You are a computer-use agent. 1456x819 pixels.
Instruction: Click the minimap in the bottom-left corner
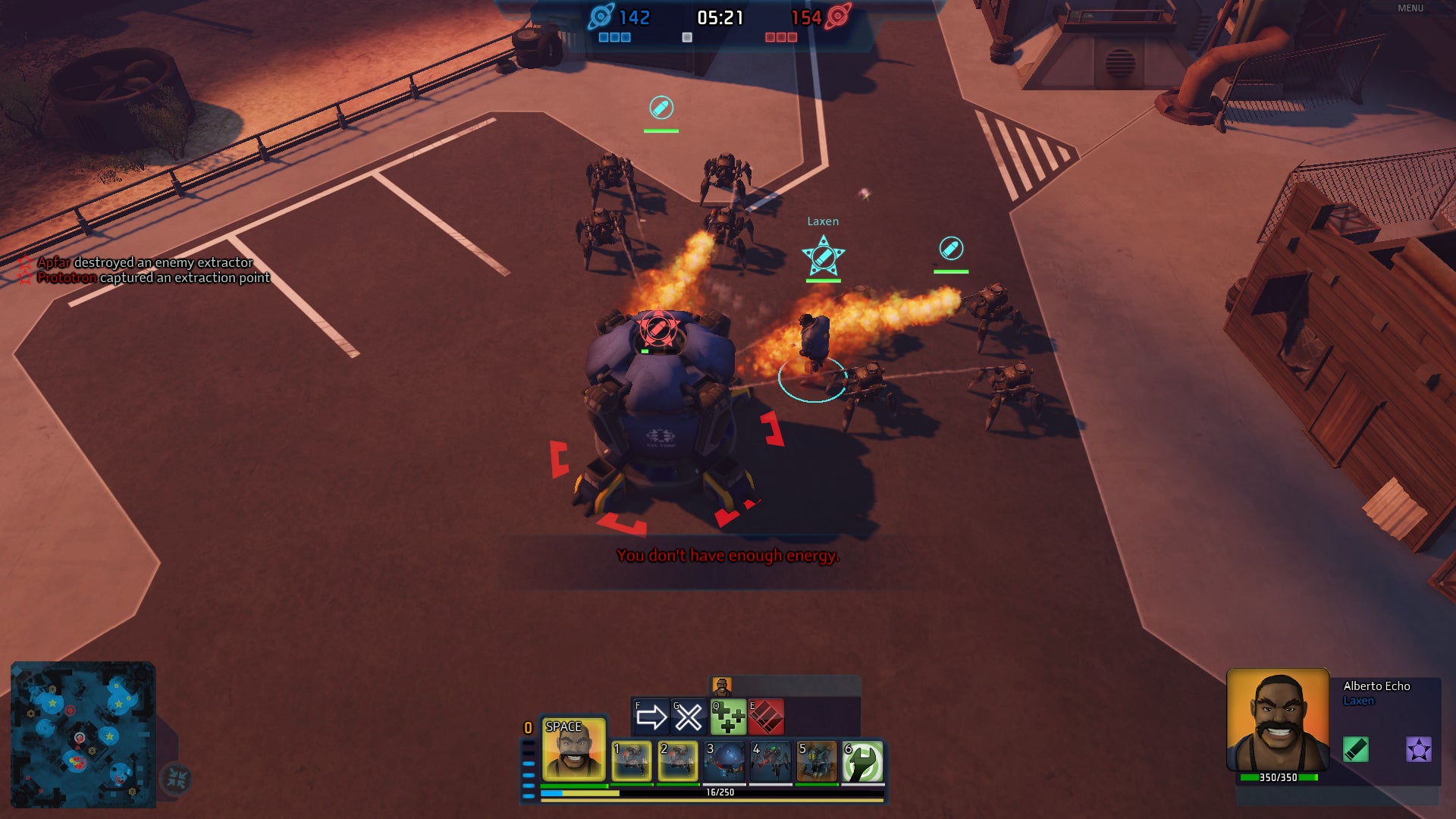point(83,734)
